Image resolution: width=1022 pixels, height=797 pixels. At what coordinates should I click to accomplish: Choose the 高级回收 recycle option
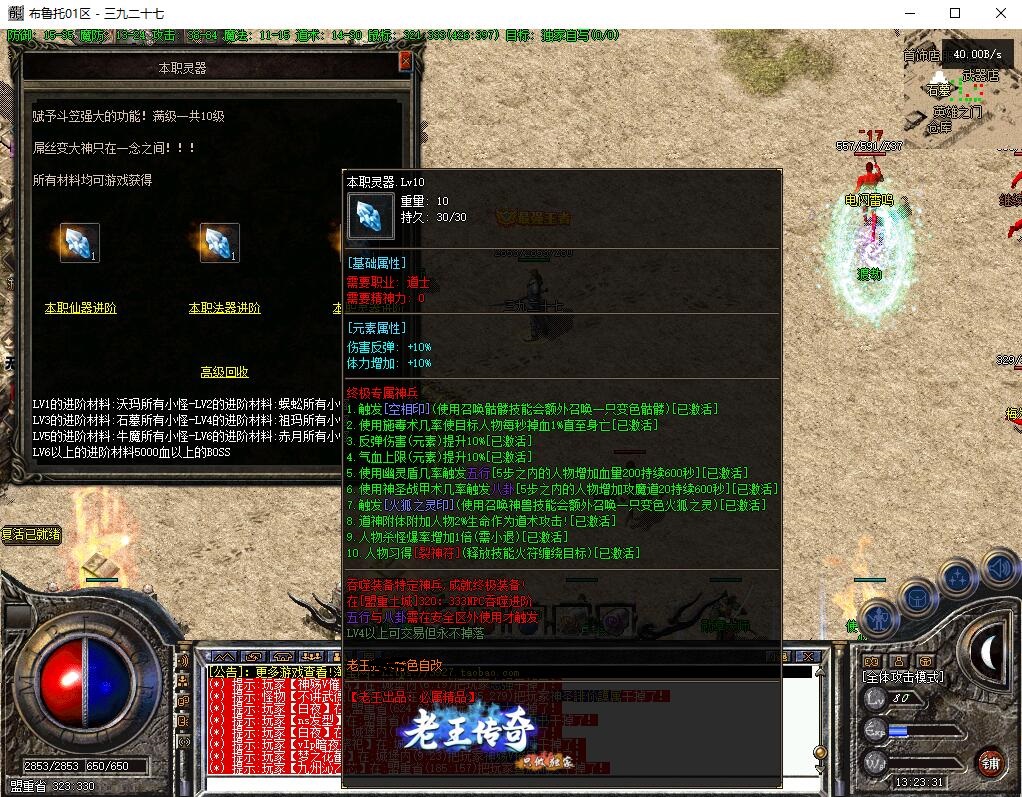tap(224, 372)
